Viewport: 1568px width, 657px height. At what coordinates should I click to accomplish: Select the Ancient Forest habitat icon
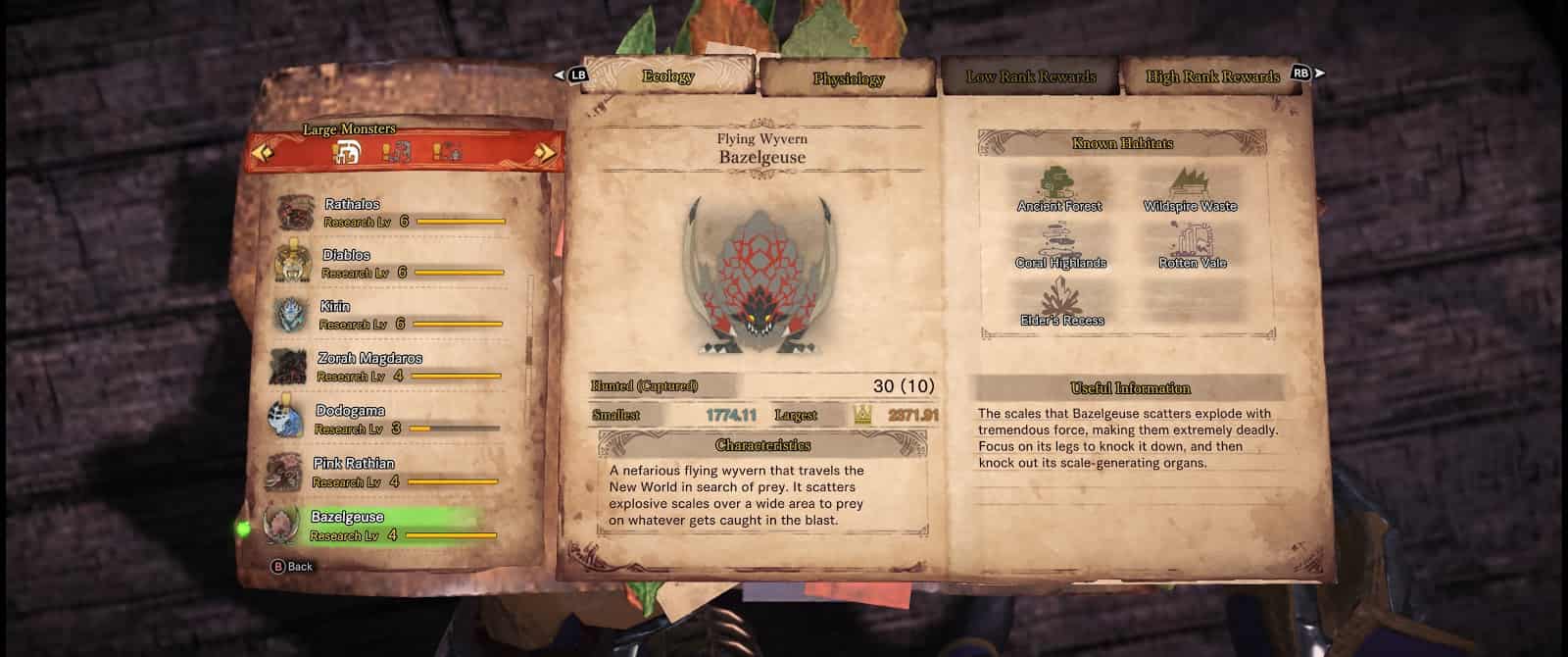[x=1059, y=188]
